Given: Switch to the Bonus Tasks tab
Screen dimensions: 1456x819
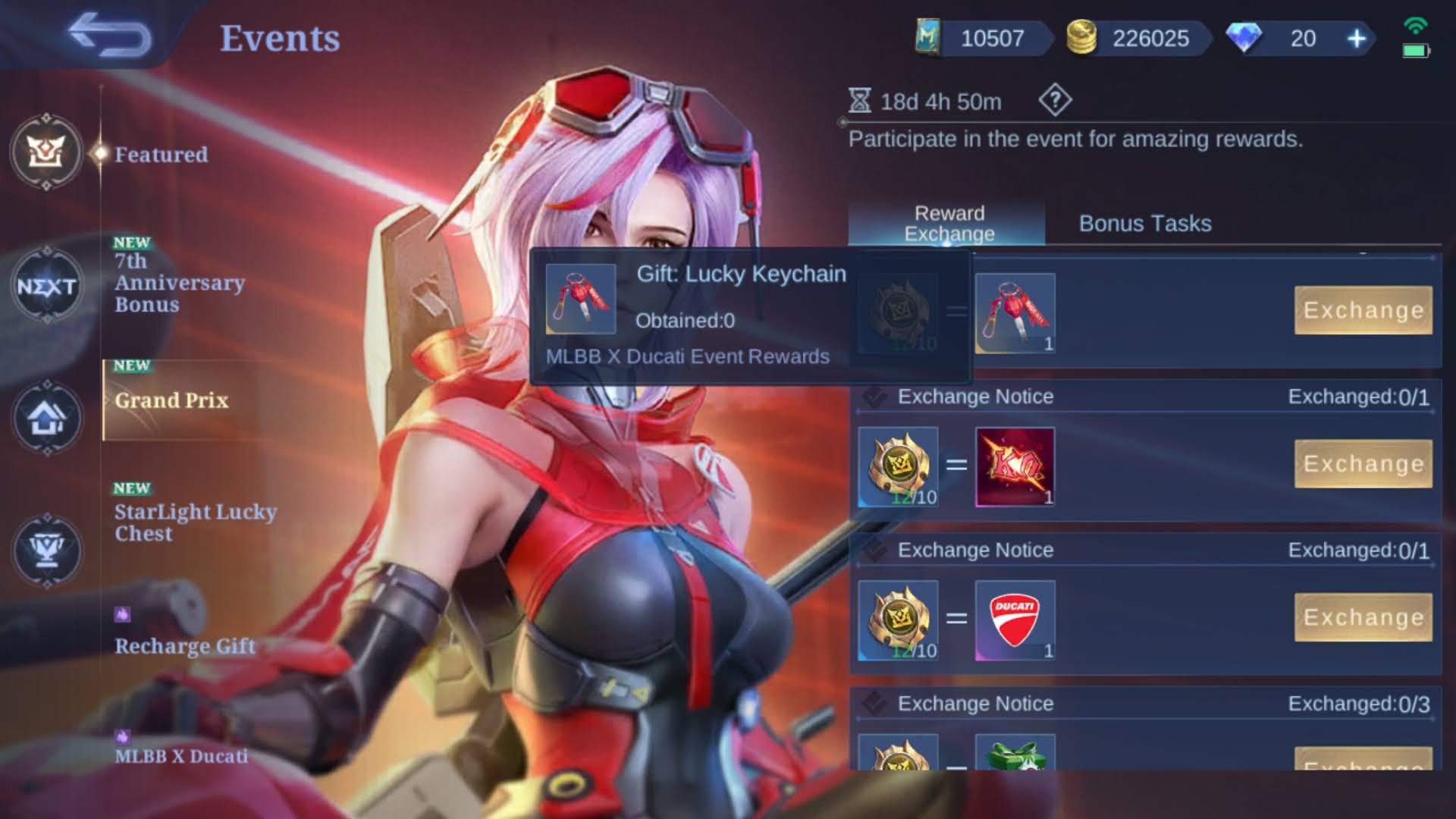Looking at the screenshot, I should coord(1145,224).
